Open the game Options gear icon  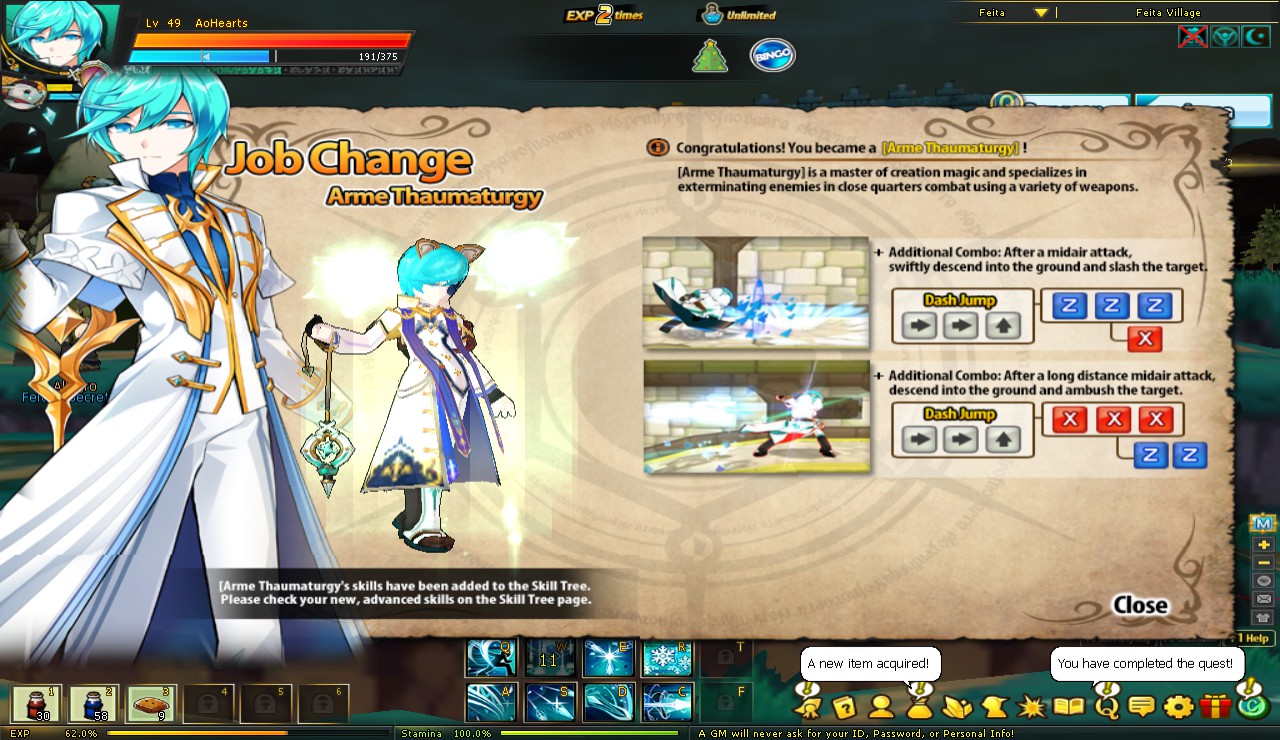tap(1178, 707)
